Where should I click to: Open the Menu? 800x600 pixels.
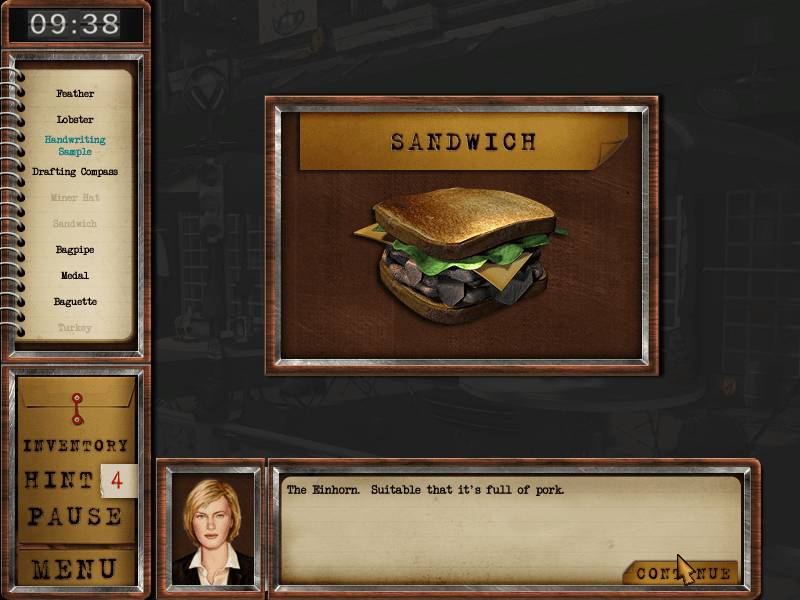[76, 569]
